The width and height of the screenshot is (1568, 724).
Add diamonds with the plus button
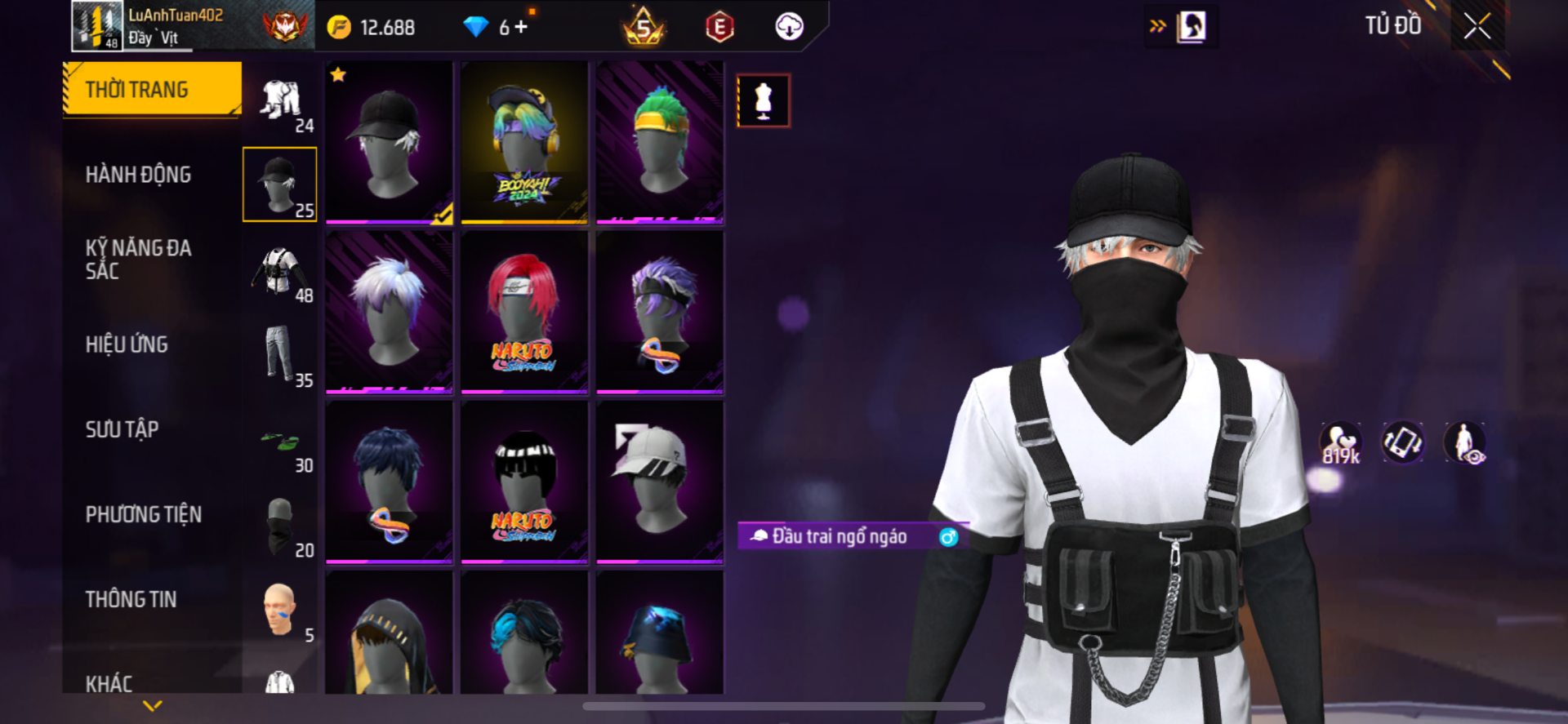521,27
